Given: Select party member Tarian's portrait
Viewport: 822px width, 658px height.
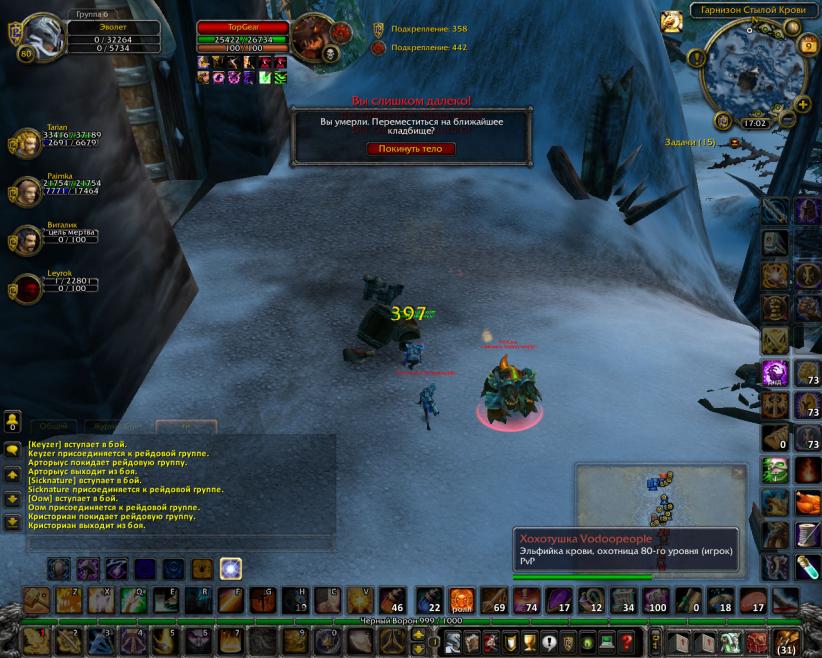Looking at the screenshot, I should tap(26, 143).
